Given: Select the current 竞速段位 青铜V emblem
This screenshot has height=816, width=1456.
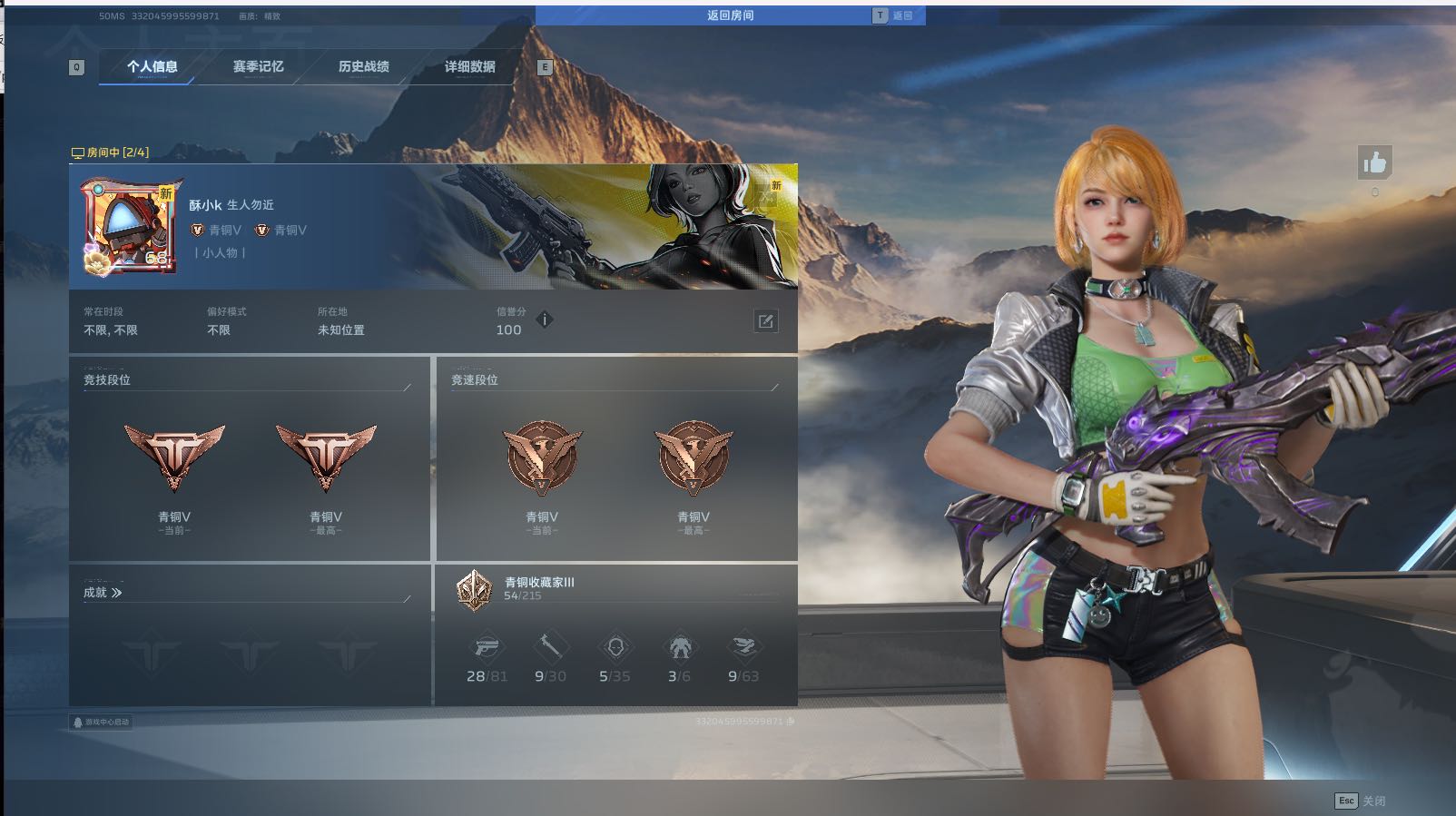Looking at the screenshot, I should (542, 458).
